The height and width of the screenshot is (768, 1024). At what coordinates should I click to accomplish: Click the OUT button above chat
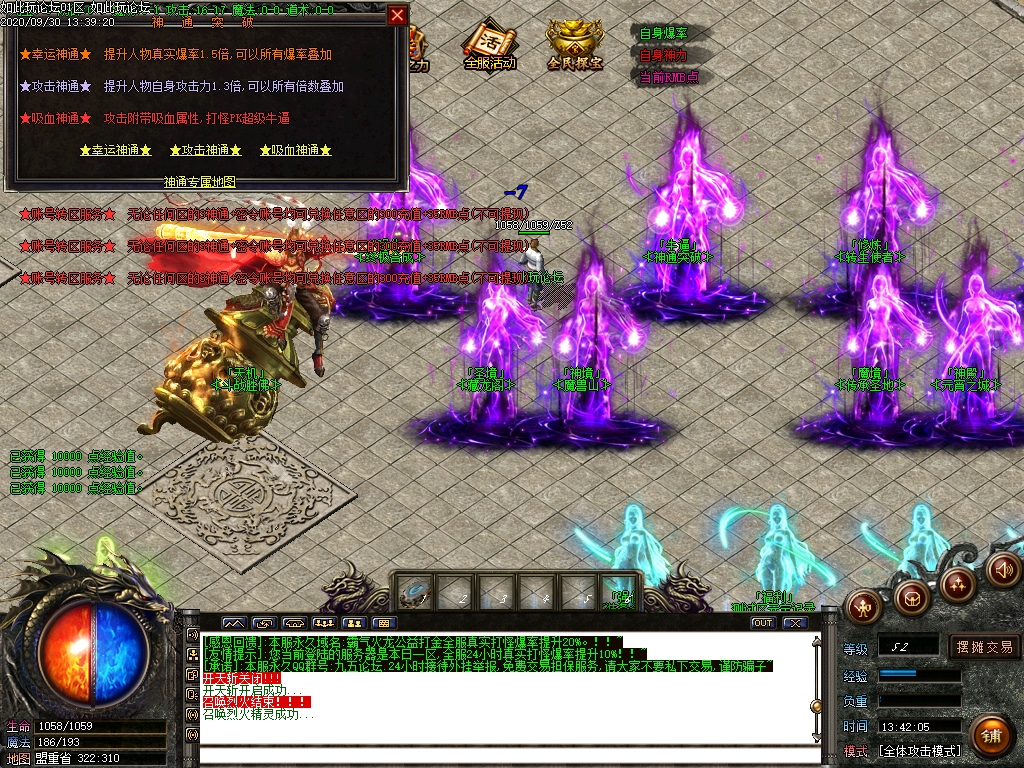click(763, 623)
